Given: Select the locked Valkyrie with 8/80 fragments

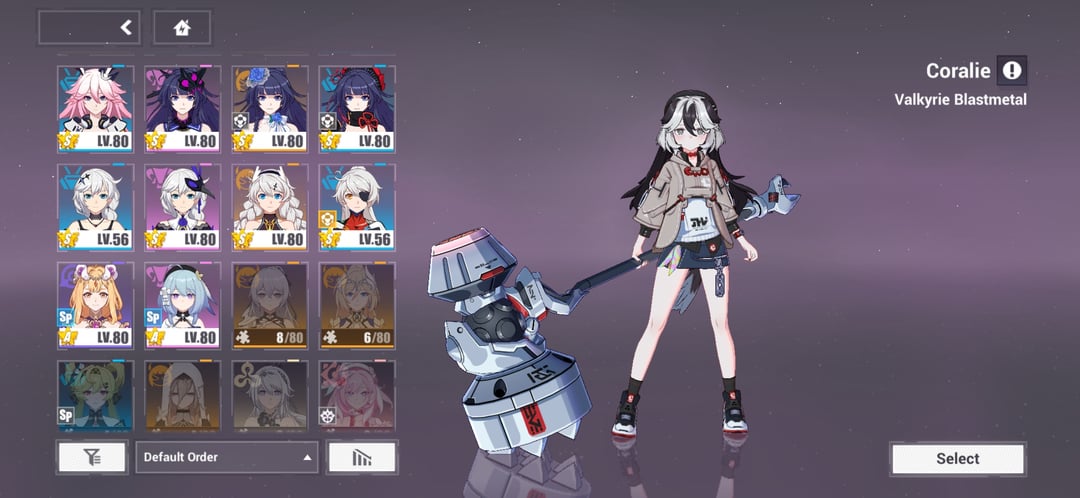Looking at the screenshot, I should pos(269,304).
